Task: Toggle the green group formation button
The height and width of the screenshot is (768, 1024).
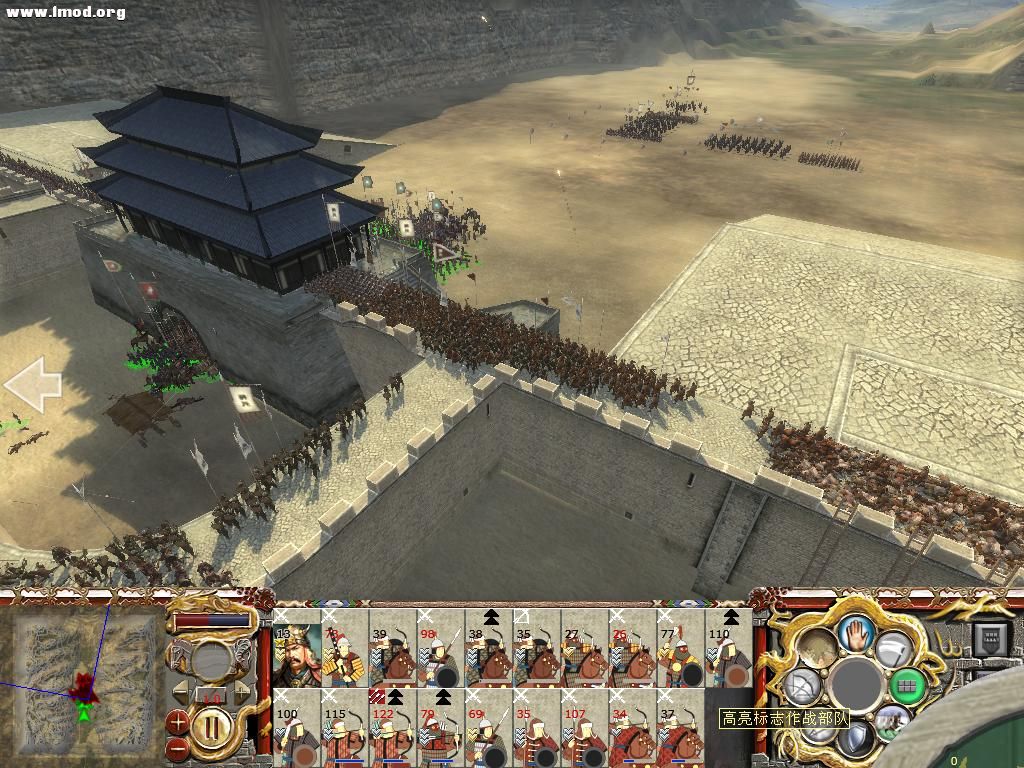Action: pyautogui.click(x=907, y=685)
